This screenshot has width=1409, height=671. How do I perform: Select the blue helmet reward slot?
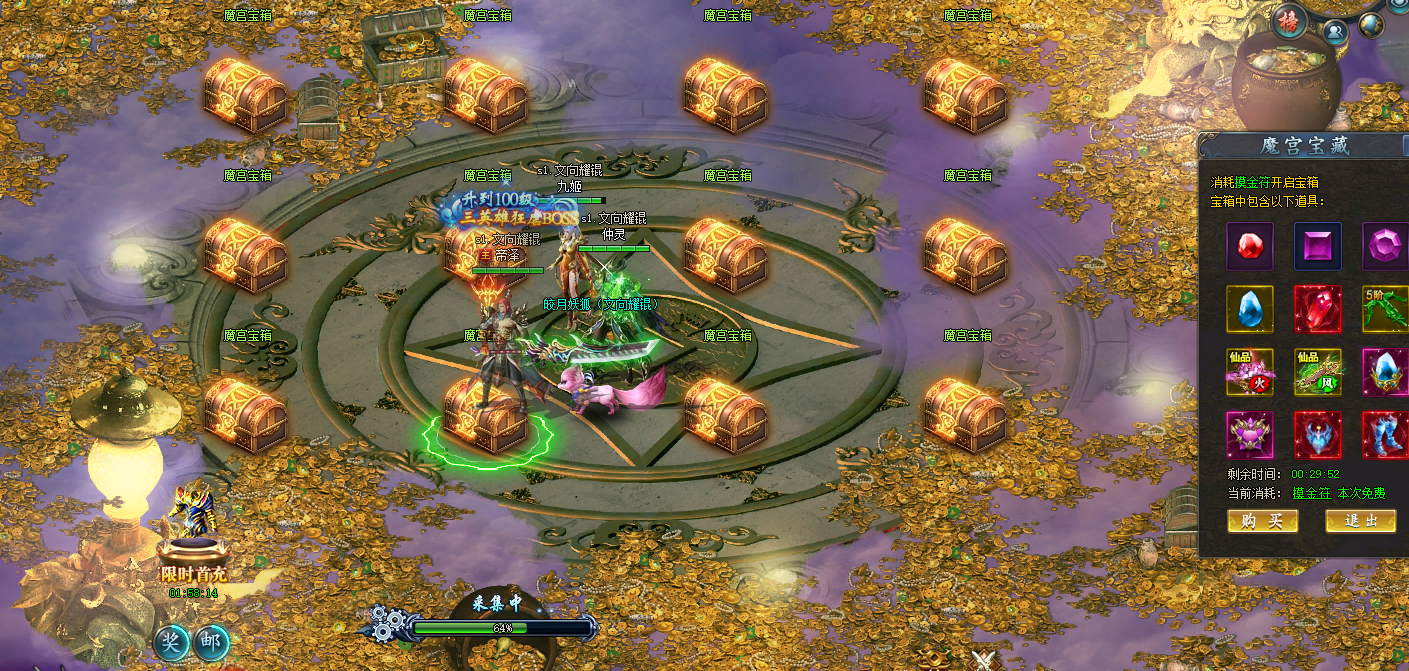pos(1318,435)
